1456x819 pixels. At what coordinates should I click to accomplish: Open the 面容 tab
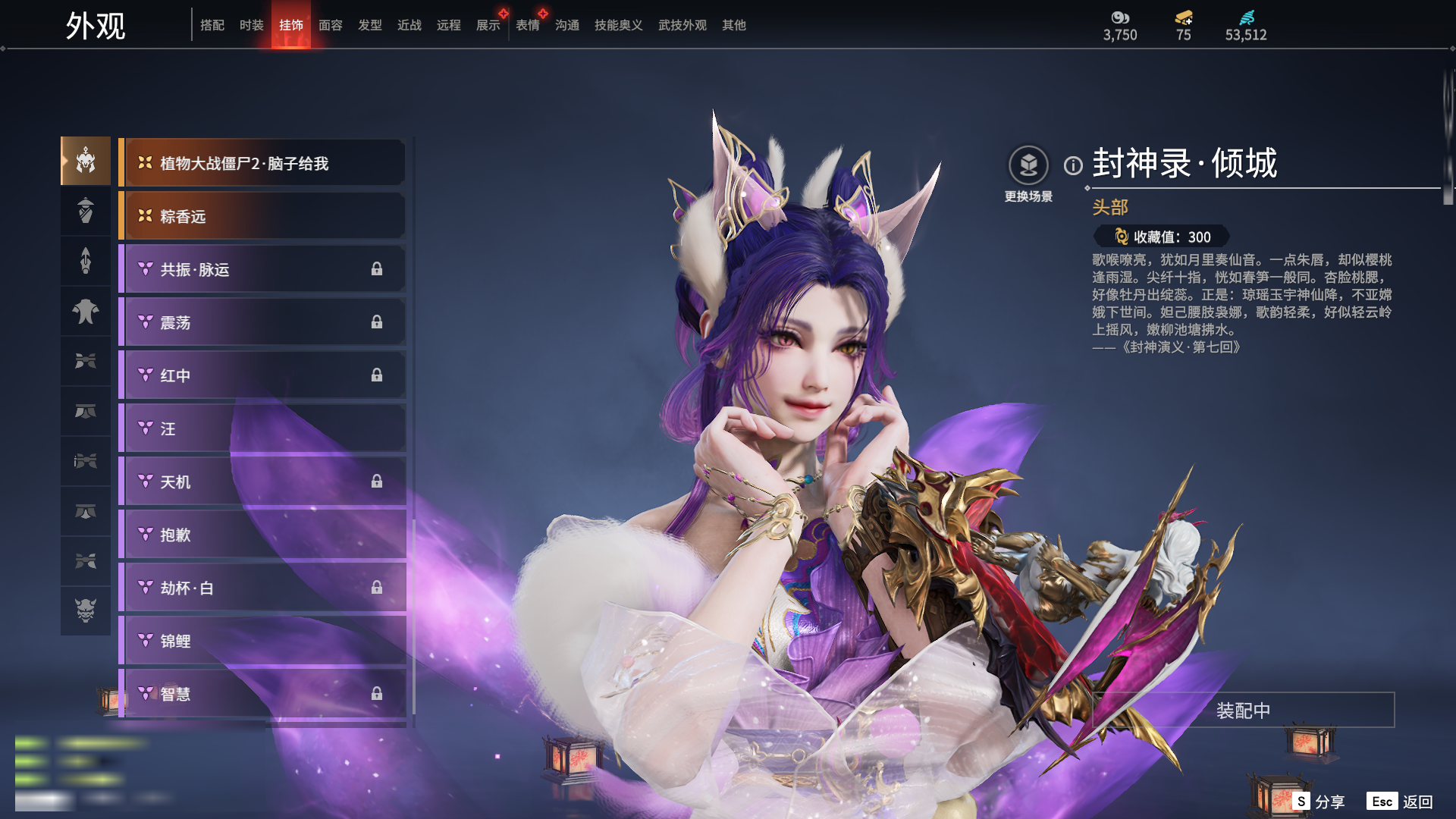point(330,25)
